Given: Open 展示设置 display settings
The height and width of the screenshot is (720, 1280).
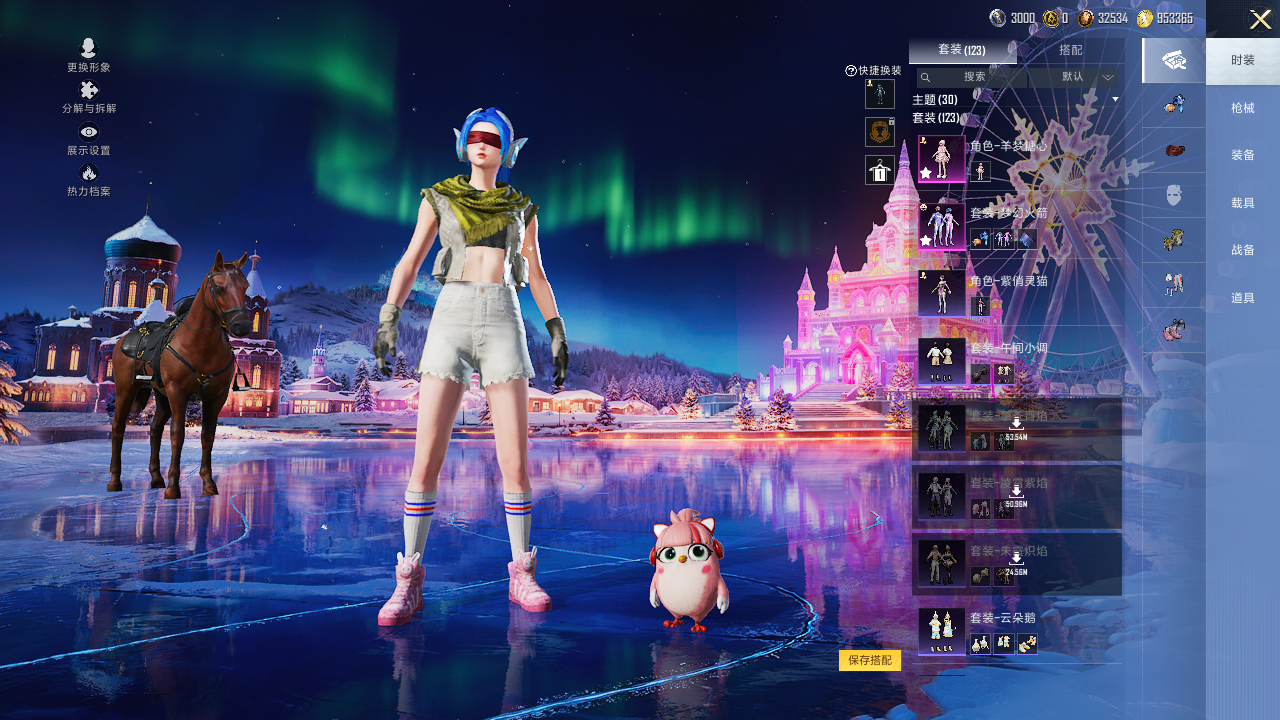Looking at the screenshot, I should [x=88, y=139].
